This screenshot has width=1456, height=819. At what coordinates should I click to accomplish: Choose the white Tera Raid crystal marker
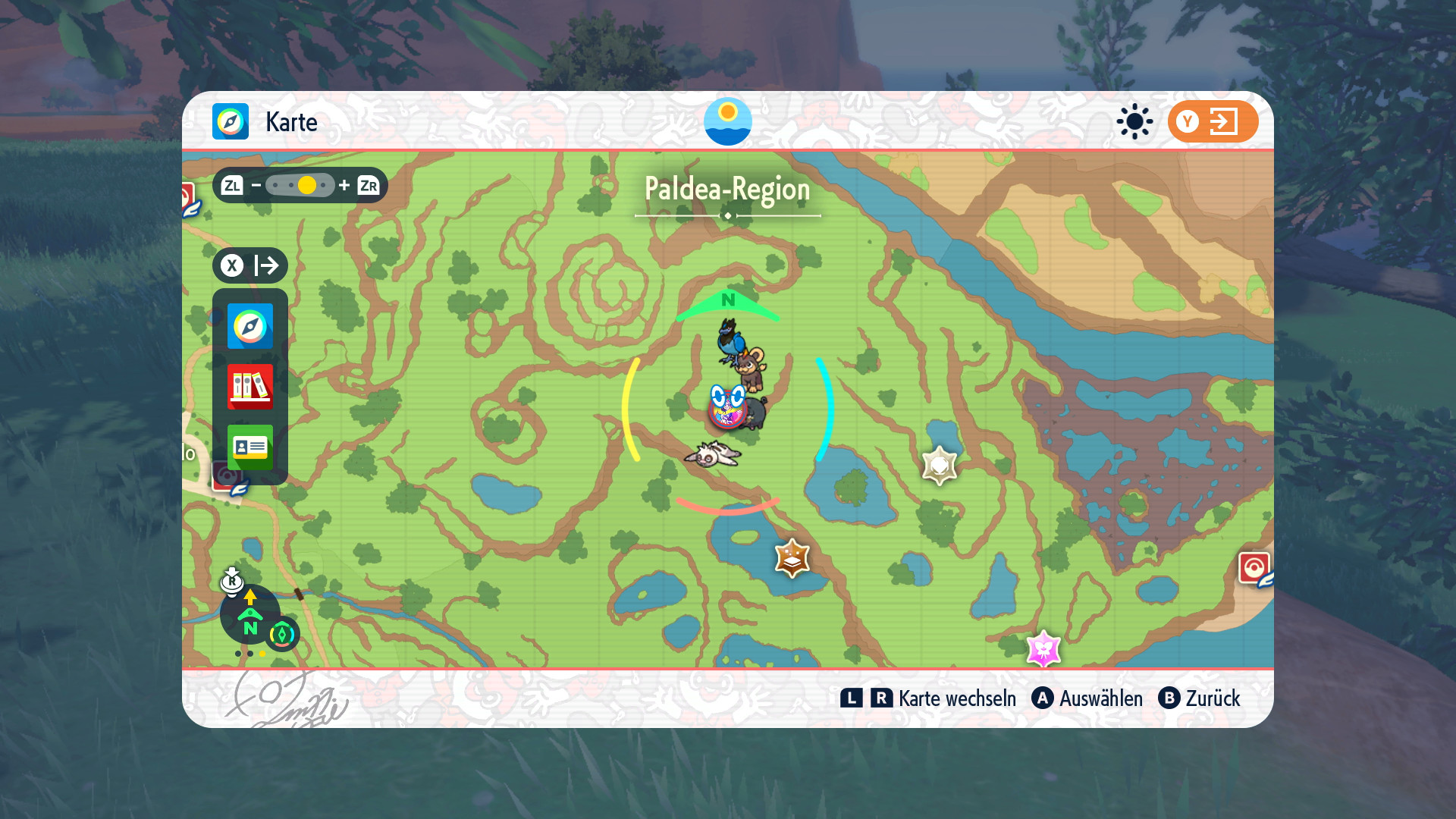(x=940, y=465)
